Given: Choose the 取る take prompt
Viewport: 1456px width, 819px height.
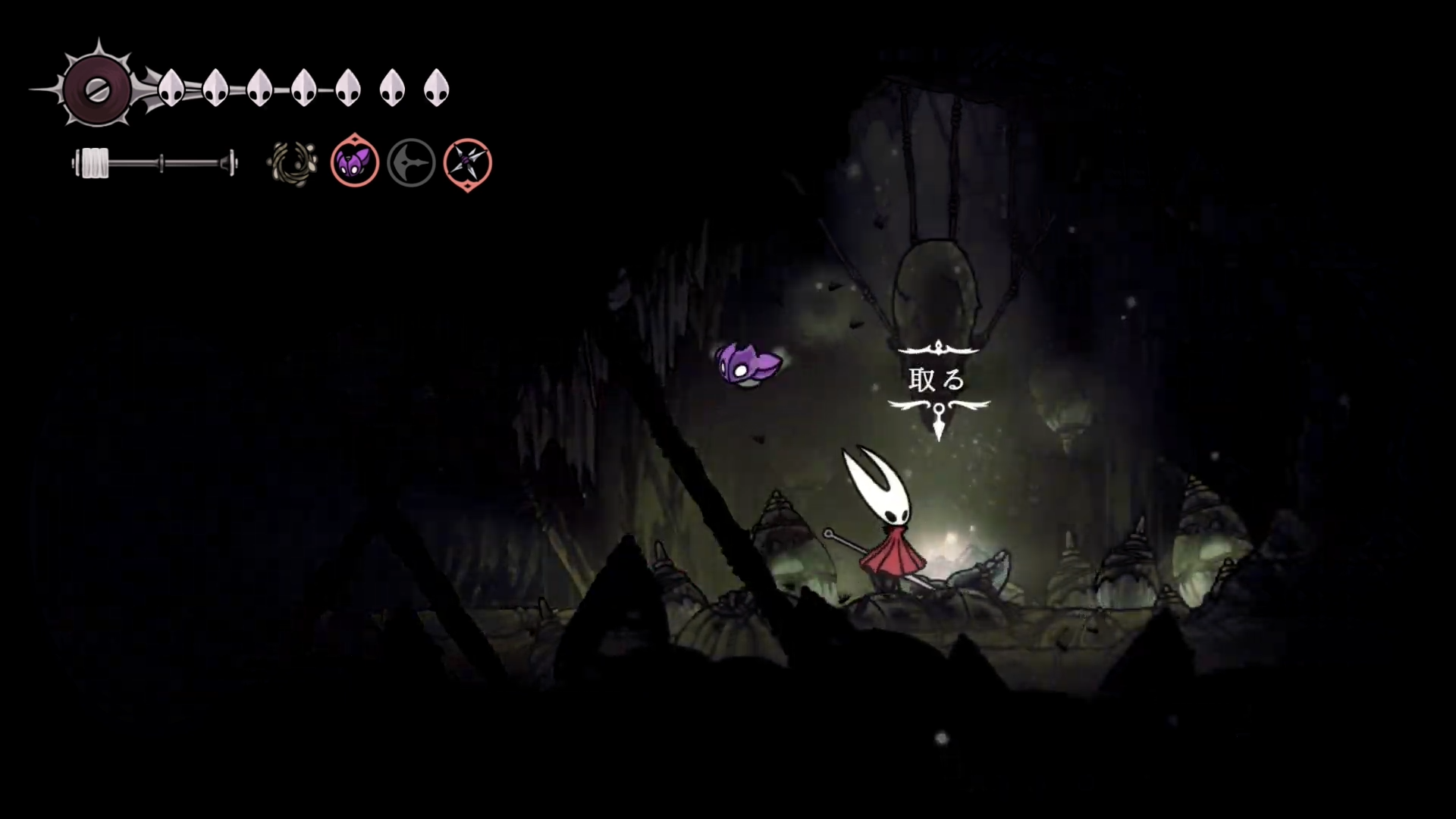Looking at the screenshot, I should (937, 380).
